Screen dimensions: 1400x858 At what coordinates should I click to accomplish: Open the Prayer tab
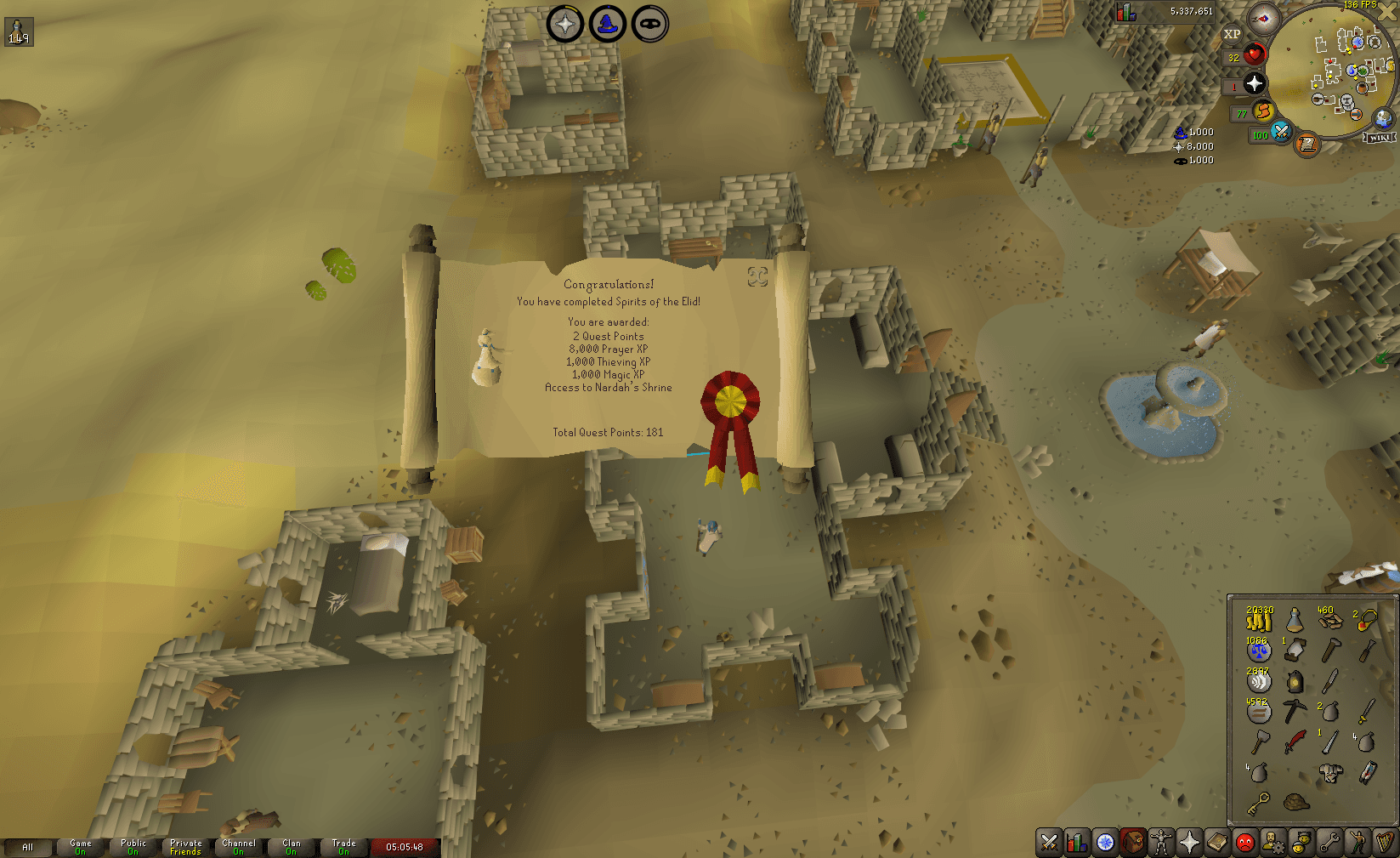coord(1189,842)
